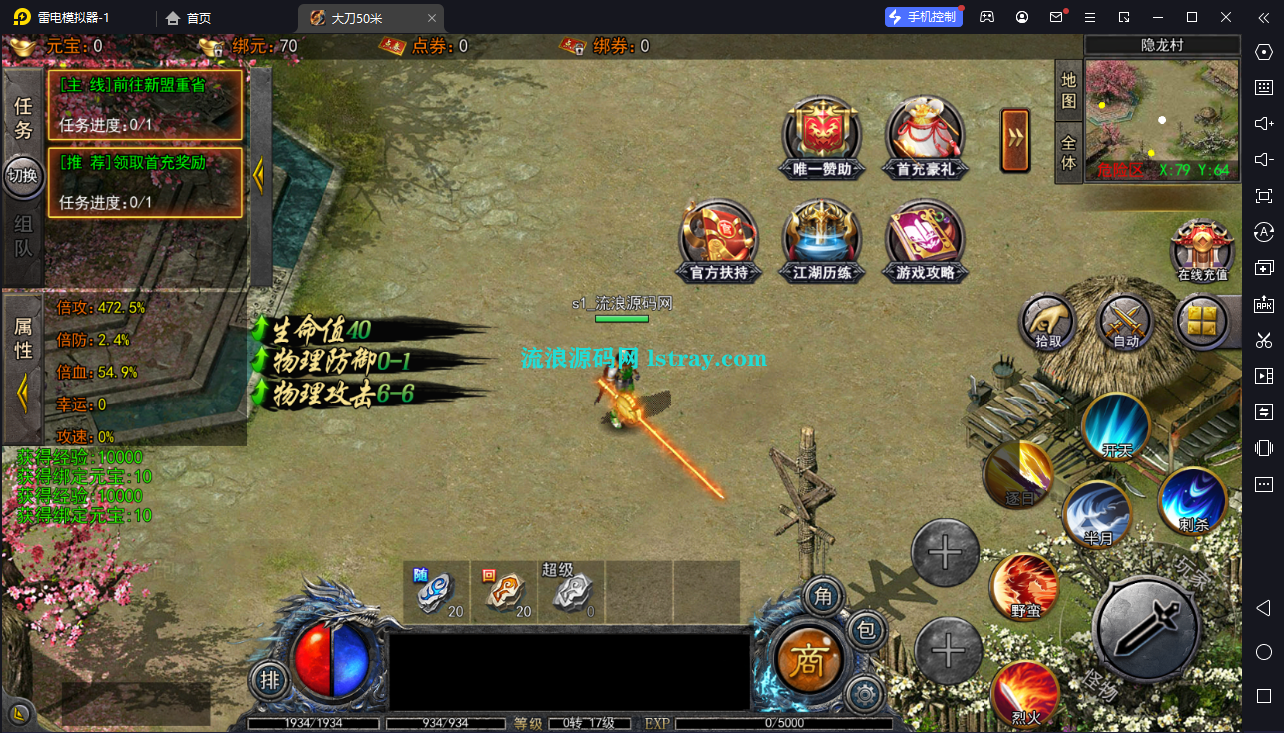
Task: Use the 野蛮 charge skill
Action: (1024, 586)
